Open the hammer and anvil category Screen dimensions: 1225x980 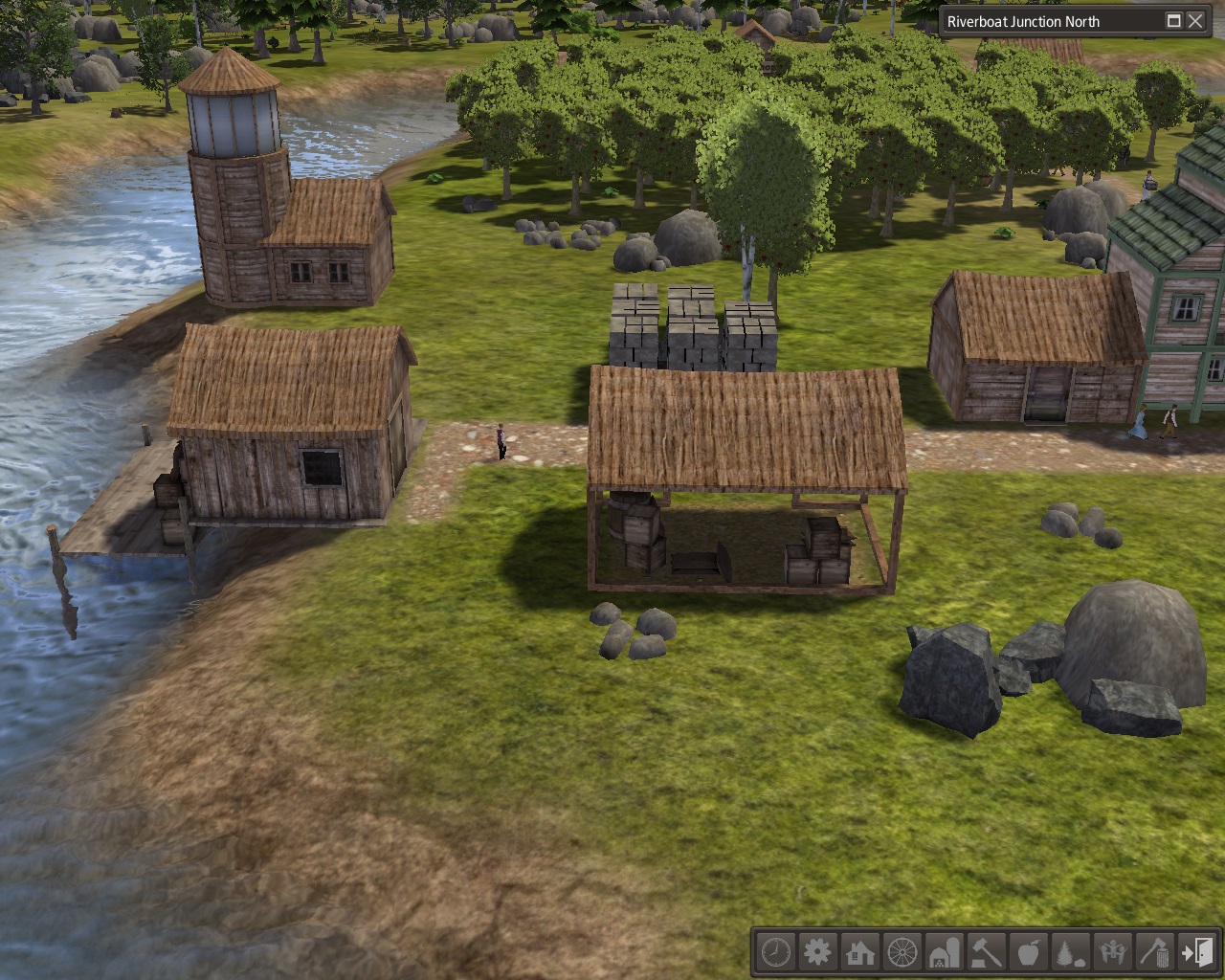tap(986, 953)
